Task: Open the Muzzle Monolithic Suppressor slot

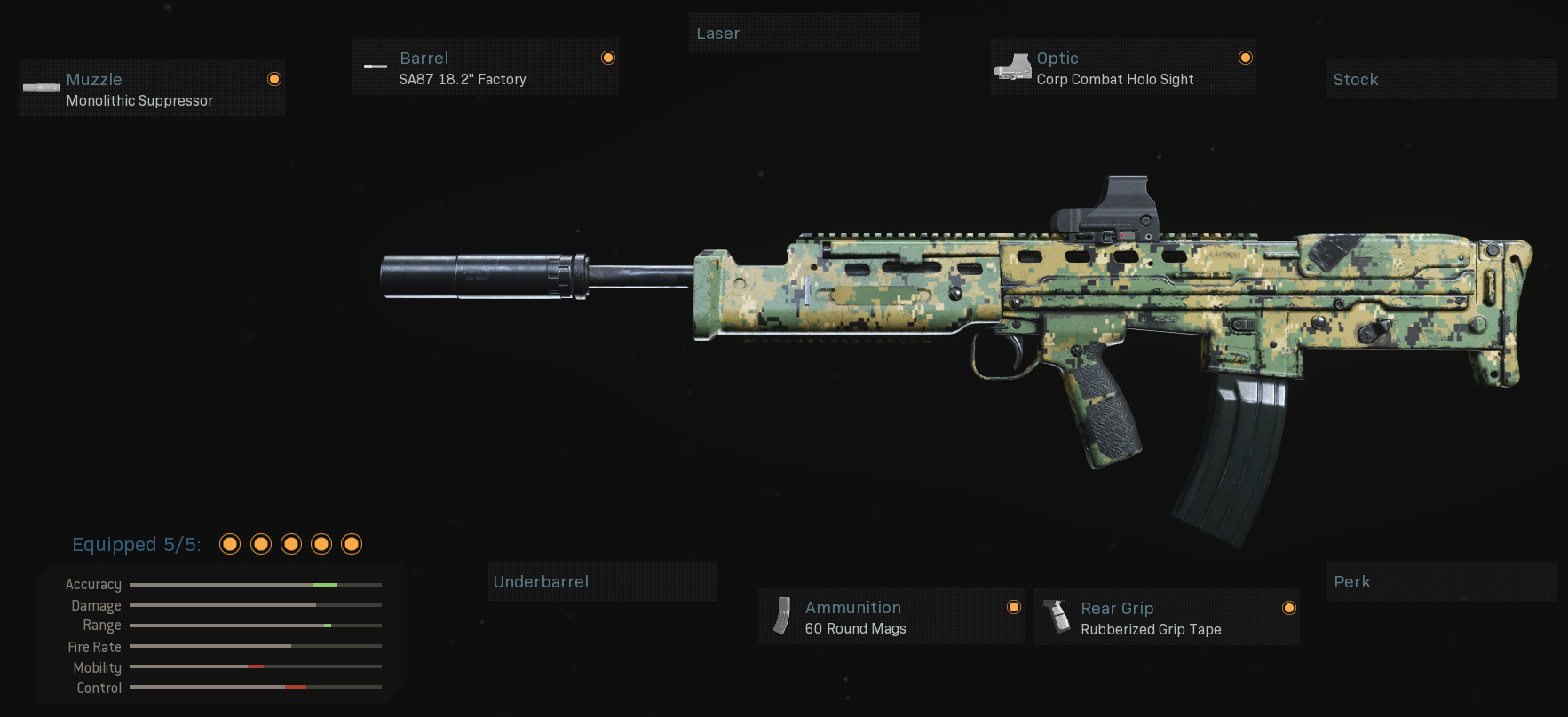Action: pyautogui.click(x=152, y=89)
